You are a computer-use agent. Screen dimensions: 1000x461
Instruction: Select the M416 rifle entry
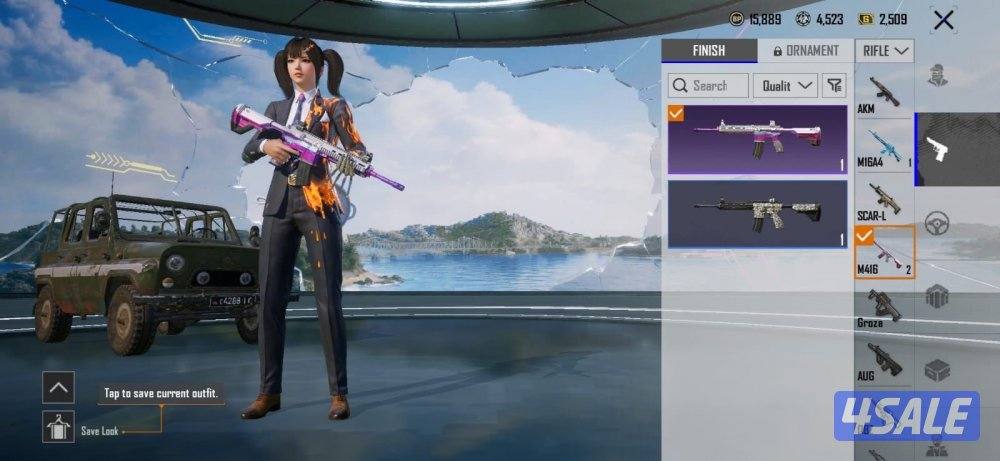coord(884,255)
